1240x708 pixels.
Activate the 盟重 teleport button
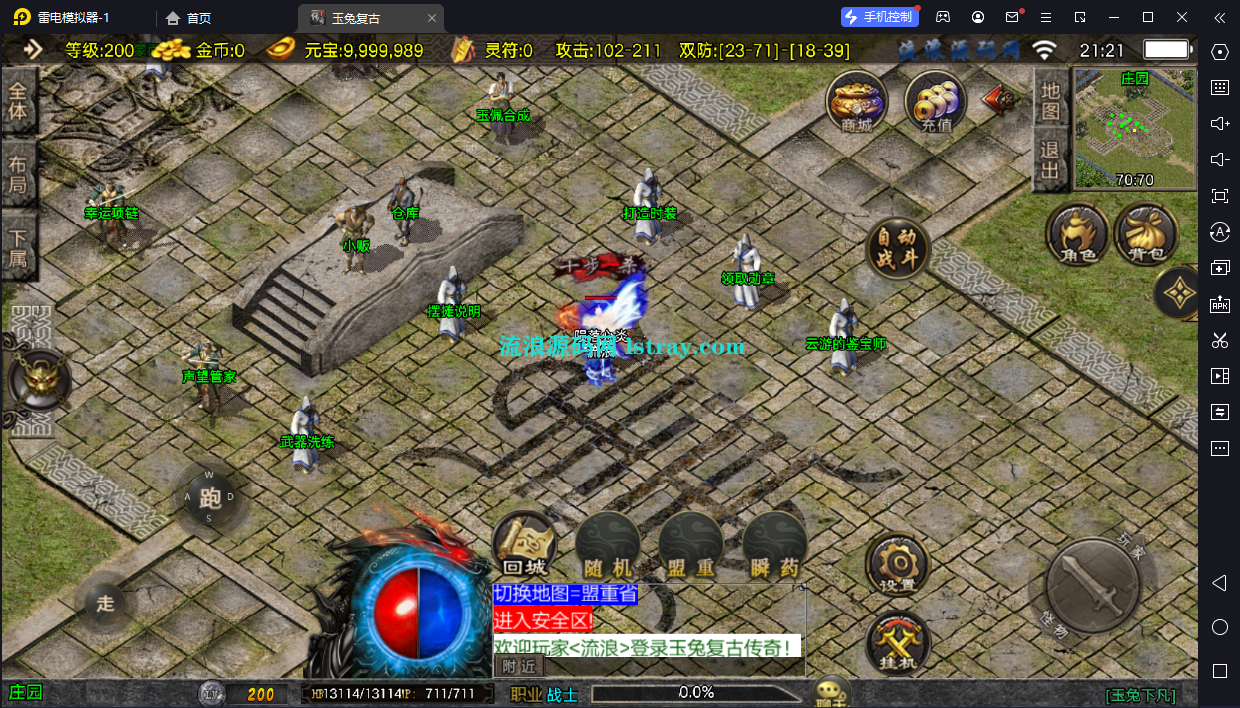pos(691,546)
